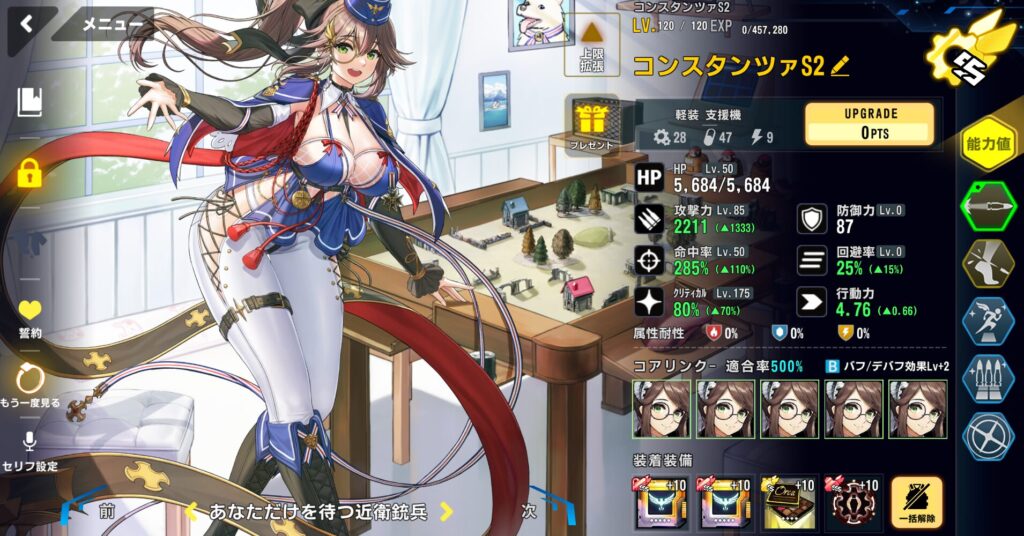Viewport: 1024px width, 536px height.
Task: Remove all equipment with 一括解除
Action: click(x=916, y=502)
